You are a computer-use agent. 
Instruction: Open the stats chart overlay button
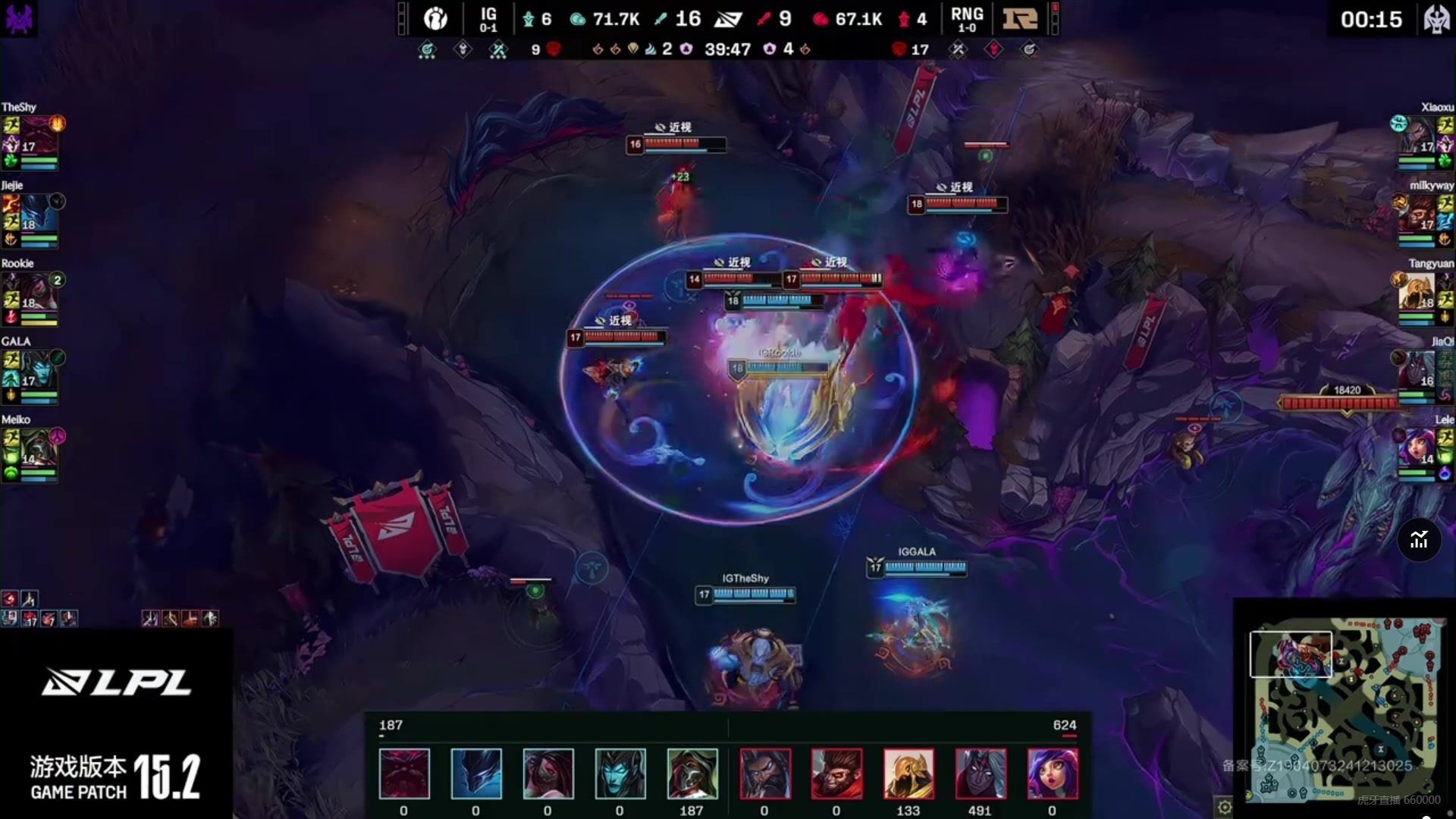click(x=1419, y=541)
